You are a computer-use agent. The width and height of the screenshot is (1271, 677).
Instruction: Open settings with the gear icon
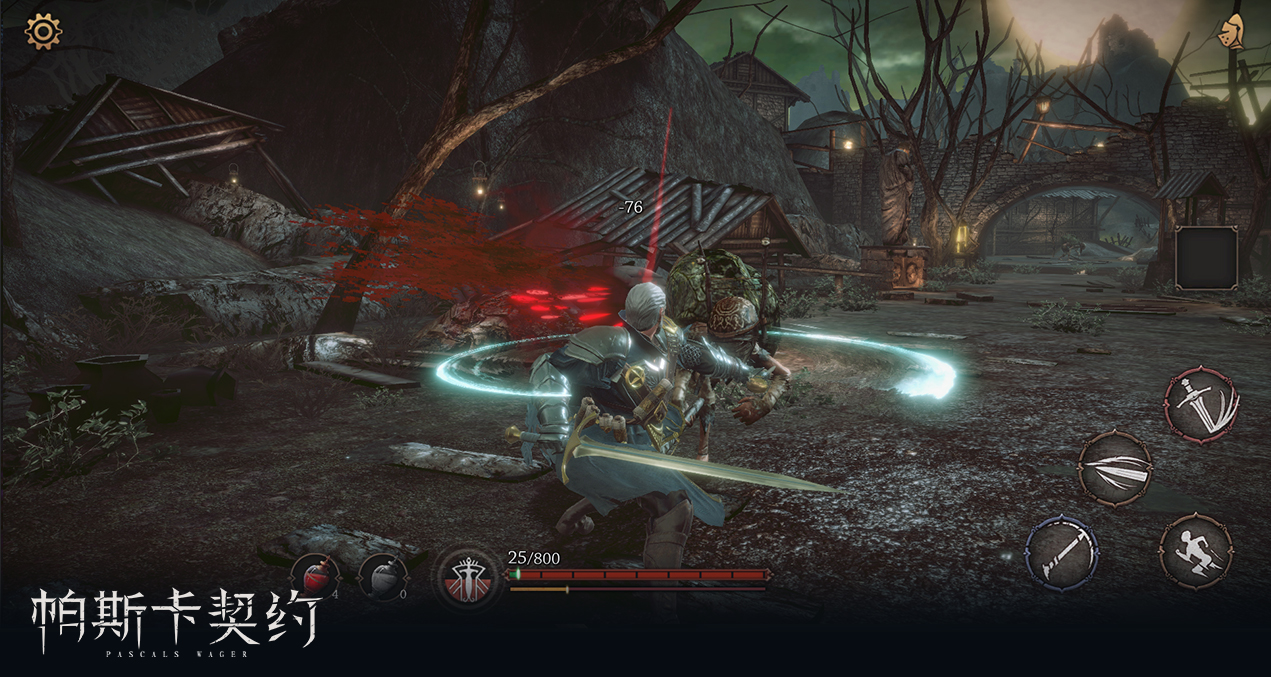(43, 31)
